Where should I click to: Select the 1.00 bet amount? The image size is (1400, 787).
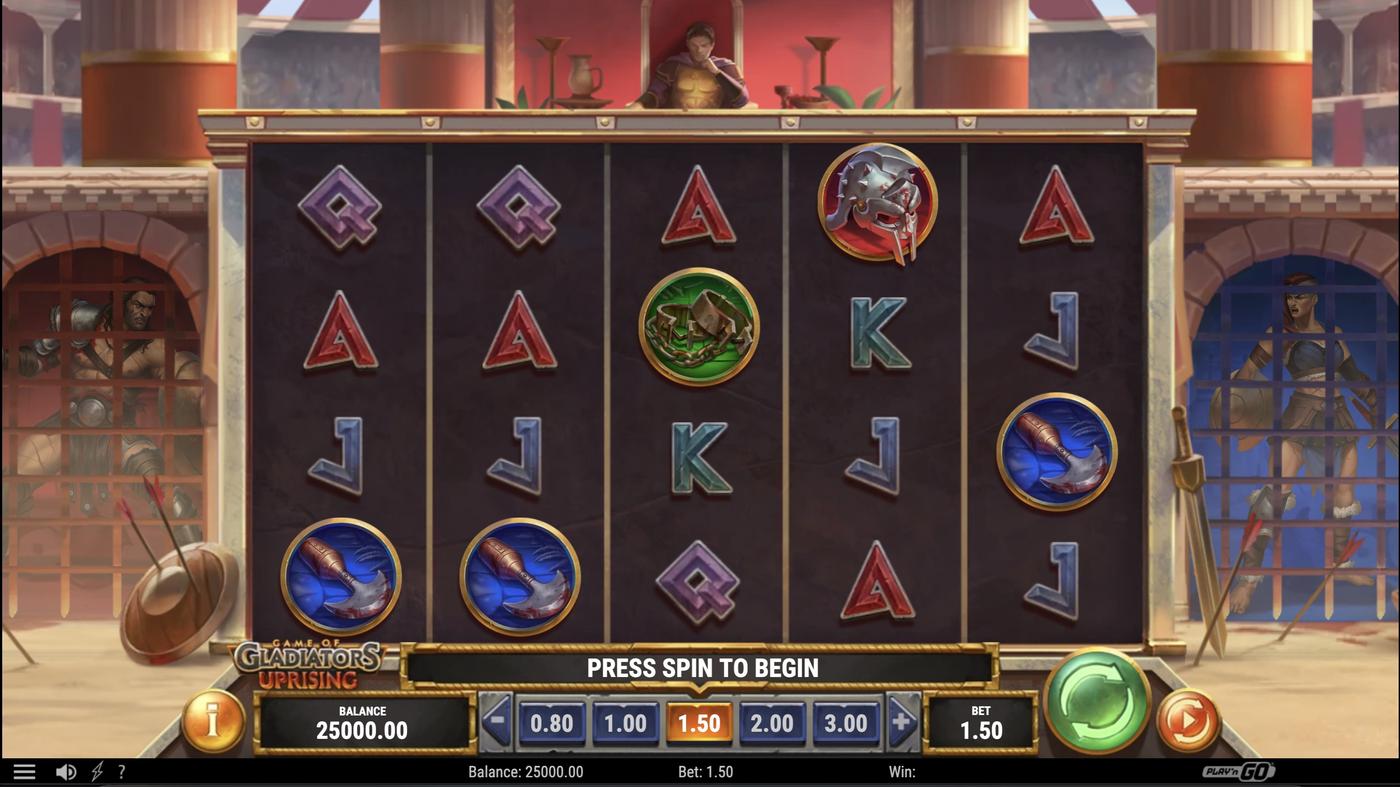point(626,722)
